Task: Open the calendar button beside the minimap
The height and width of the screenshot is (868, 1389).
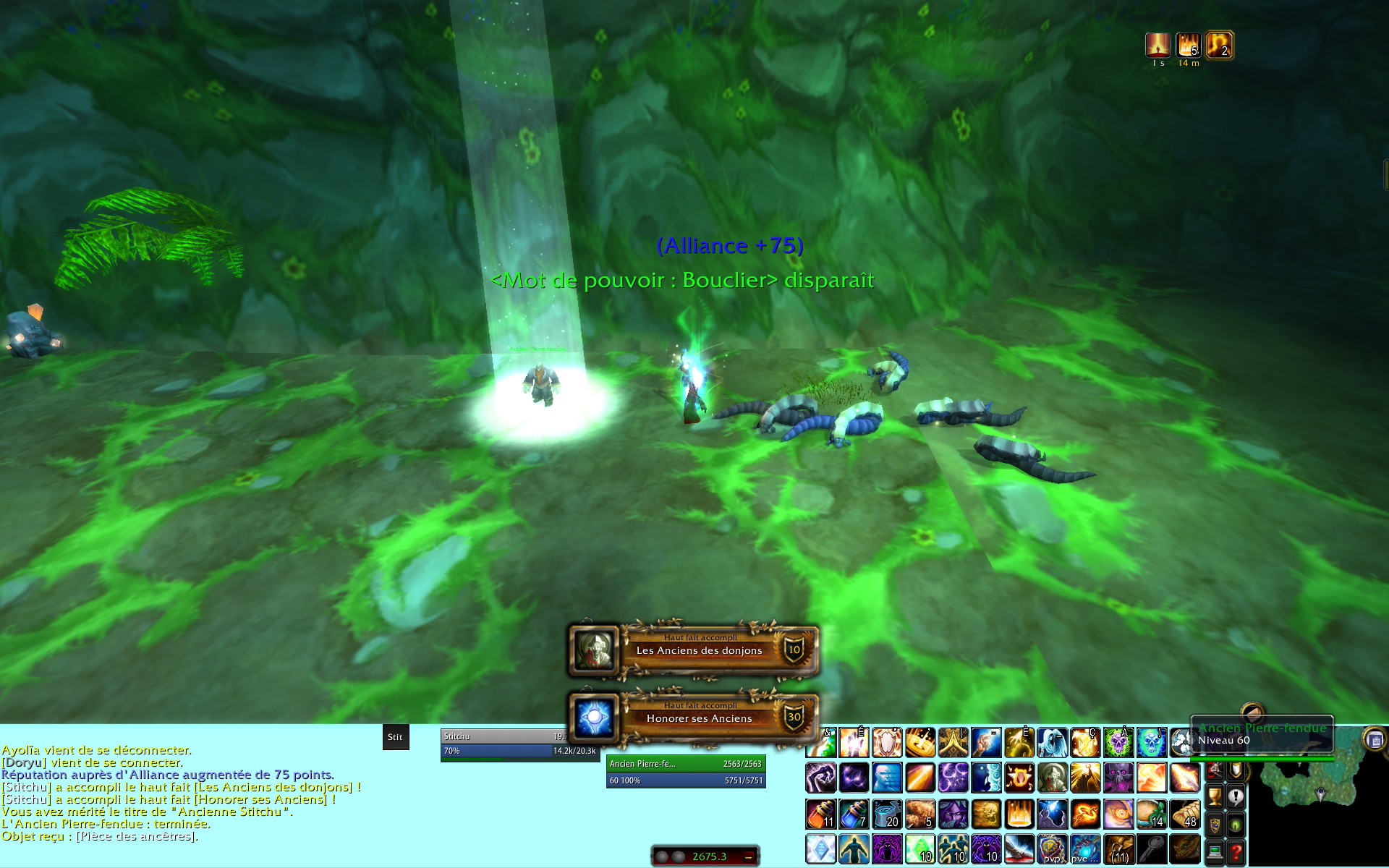Action: tap(1375, 739)
